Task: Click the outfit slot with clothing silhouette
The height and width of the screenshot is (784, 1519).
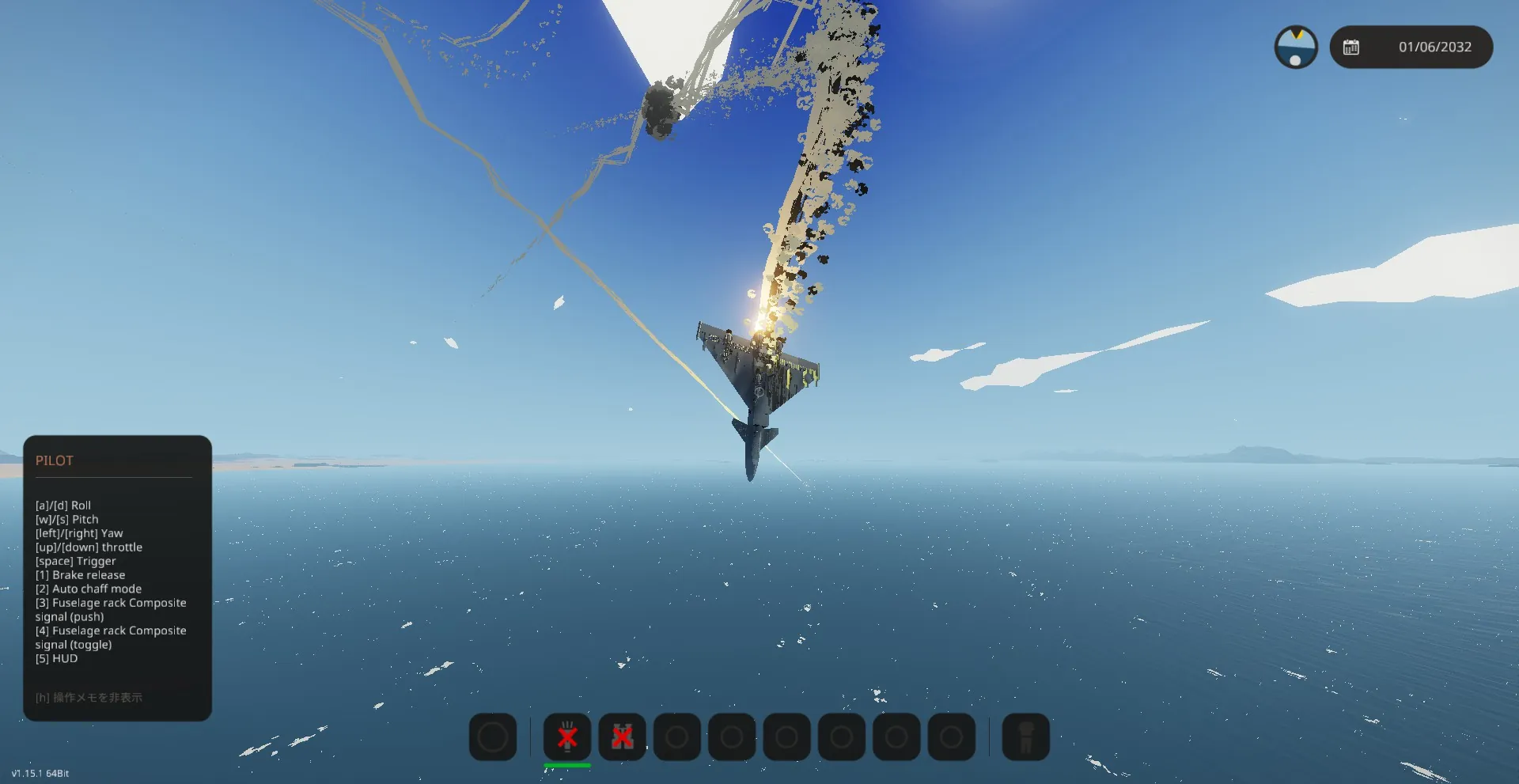Action: click(x=1025, y=737)
